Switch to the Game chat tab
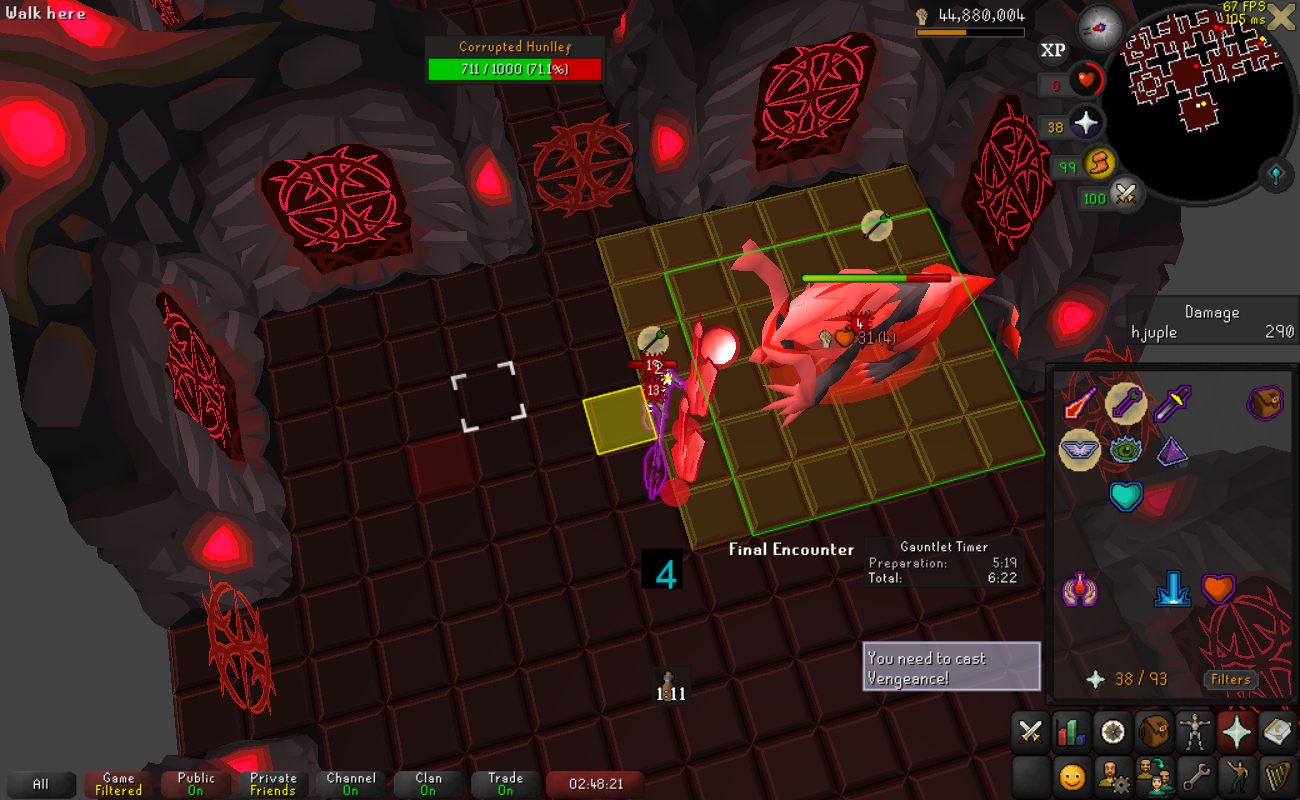The width and height of the screenshot is (1300, 800). [118, 784]
